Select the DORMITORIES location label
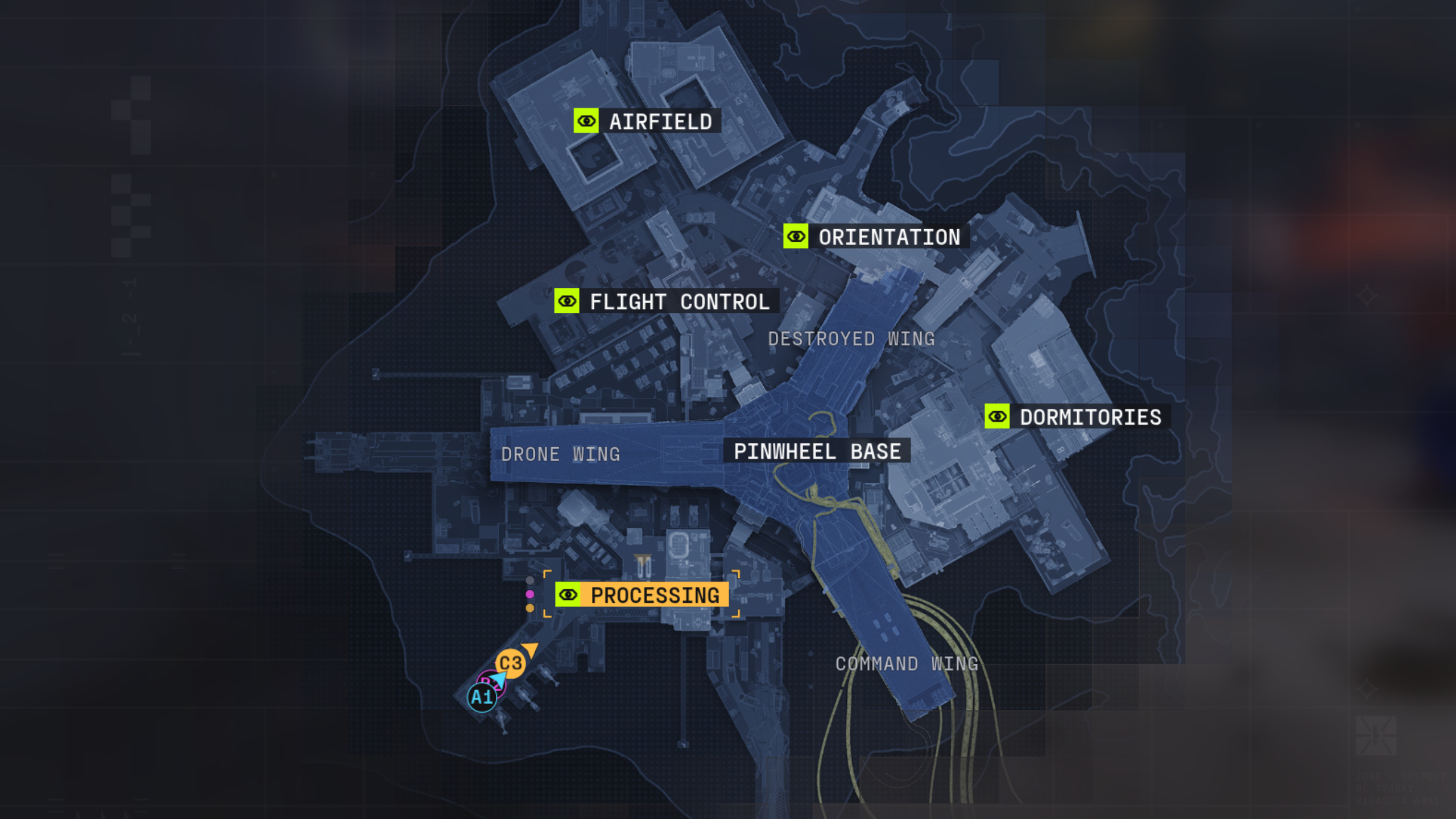 pos(1089,417)
